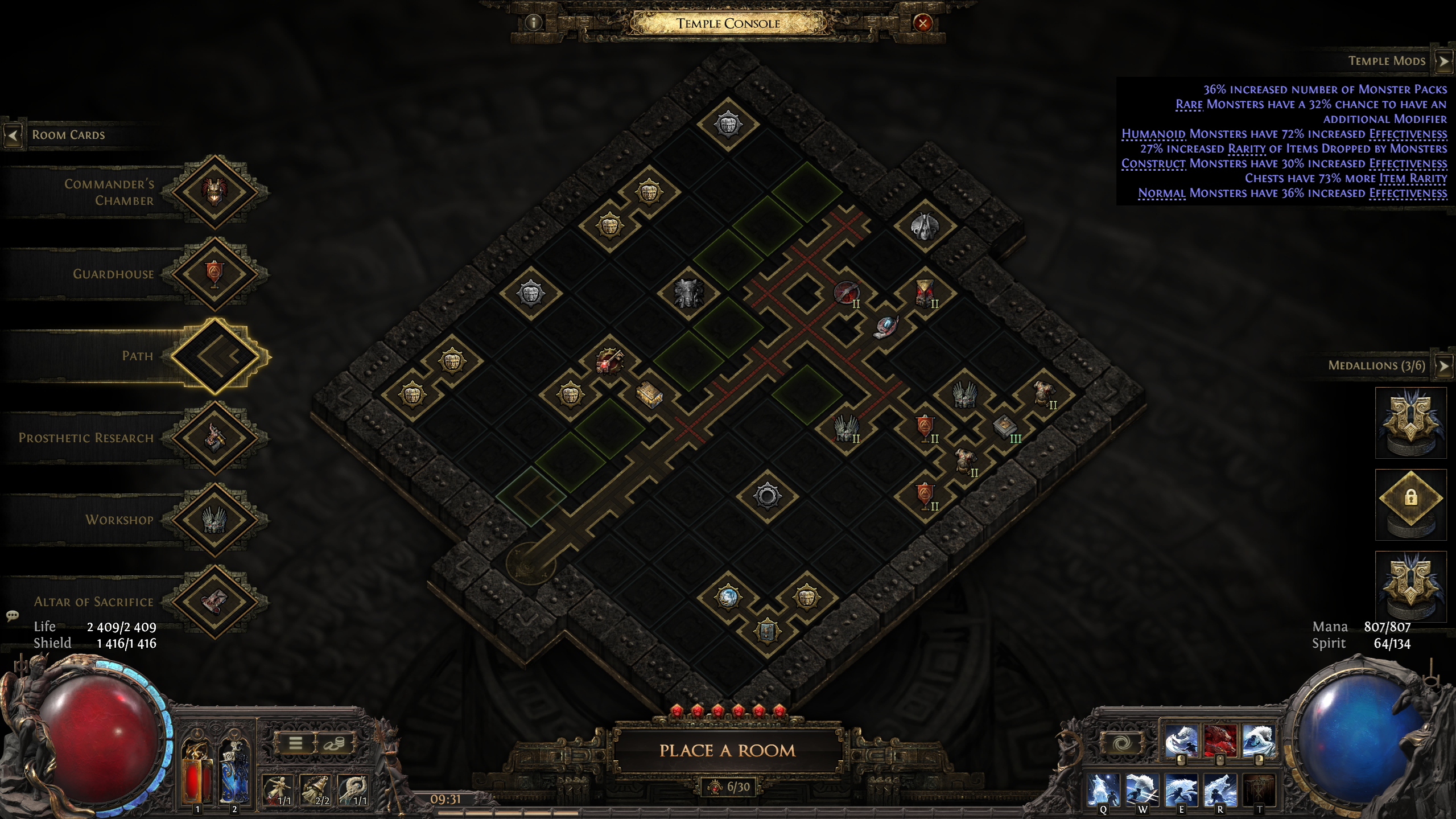Select the locked medallion slot
The width and height of the screenshot is (1456, 819).
click(1410, 499)
